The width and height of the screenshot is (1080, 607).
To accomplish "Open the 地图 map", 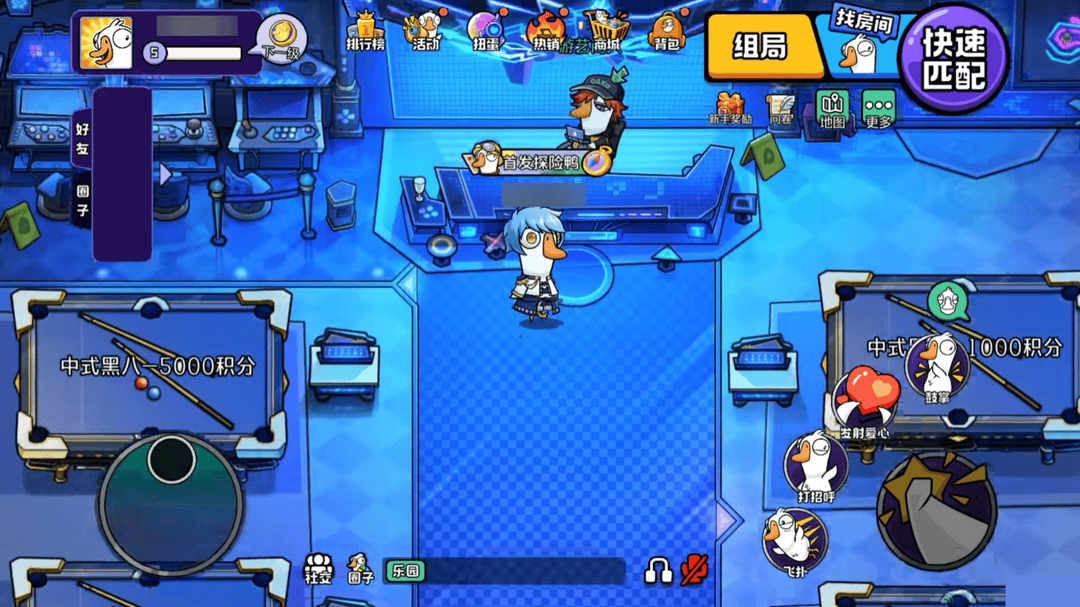I will click(832, 108).
